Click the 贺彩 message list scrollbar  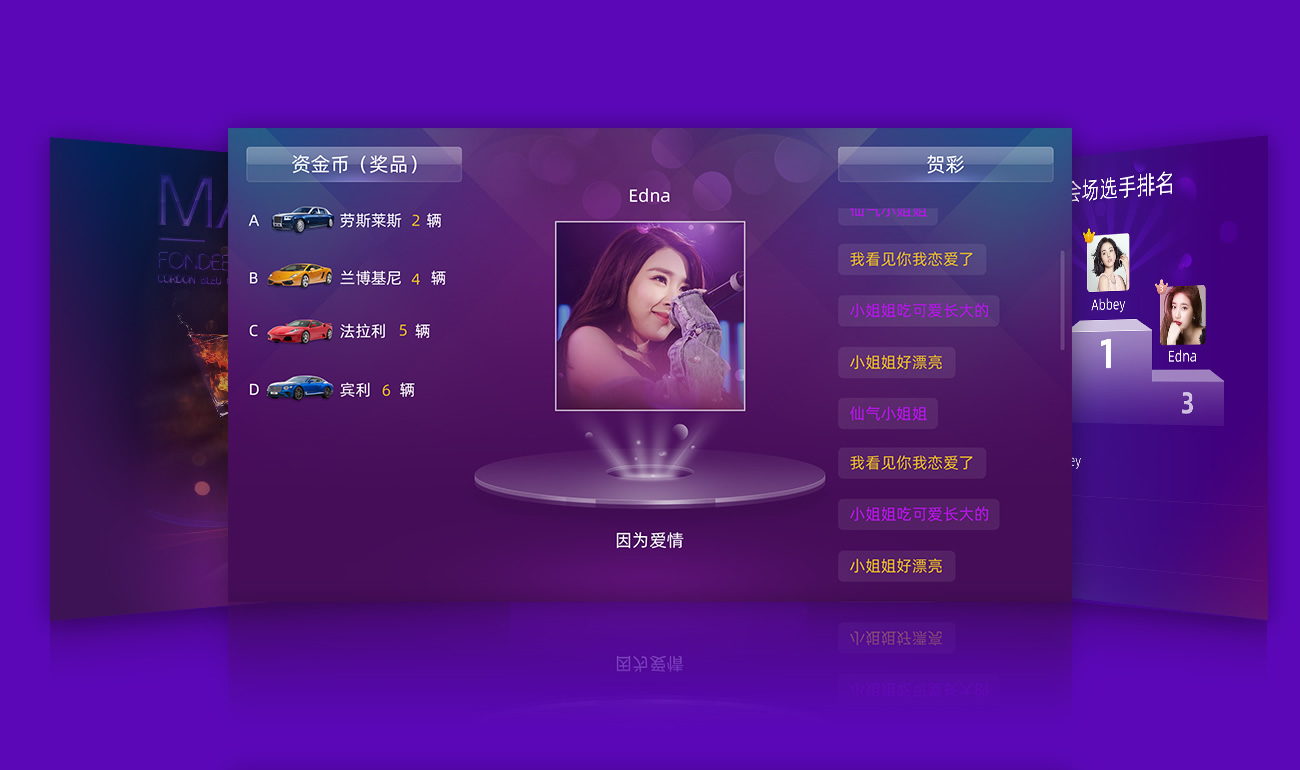1062,300
